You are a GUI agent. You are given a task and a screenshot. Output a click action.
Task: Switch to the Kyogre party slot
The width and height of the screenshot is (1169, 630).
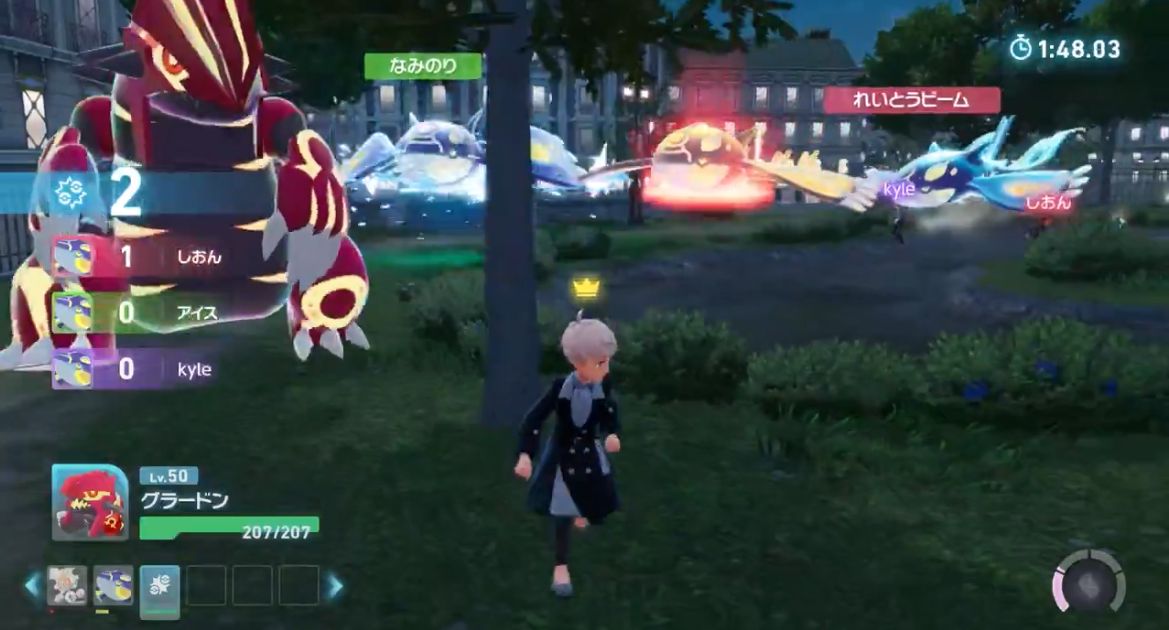point(113,585)
